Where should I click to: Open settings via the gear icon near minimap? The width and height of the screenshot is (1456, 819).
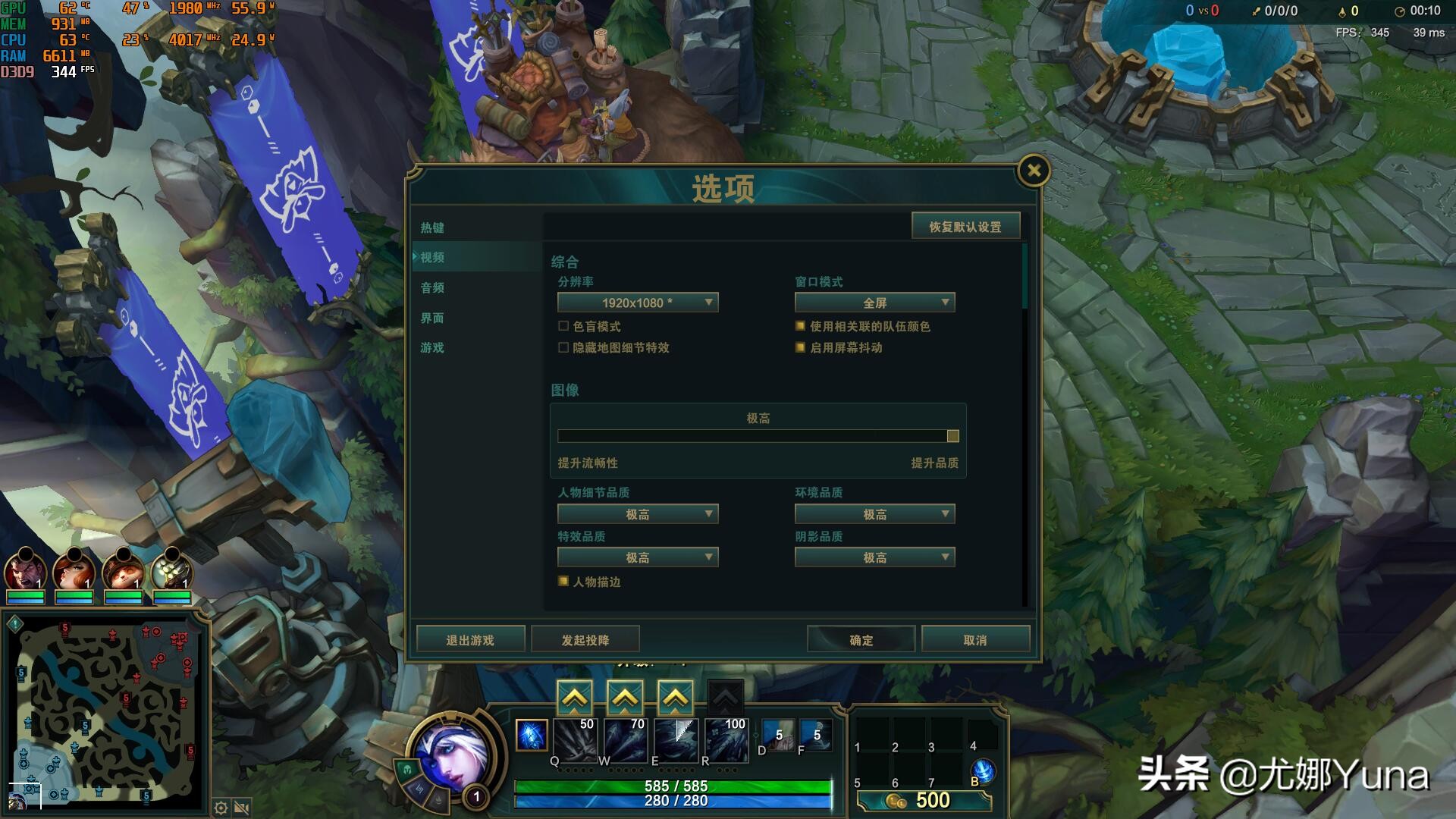[220, 808]
